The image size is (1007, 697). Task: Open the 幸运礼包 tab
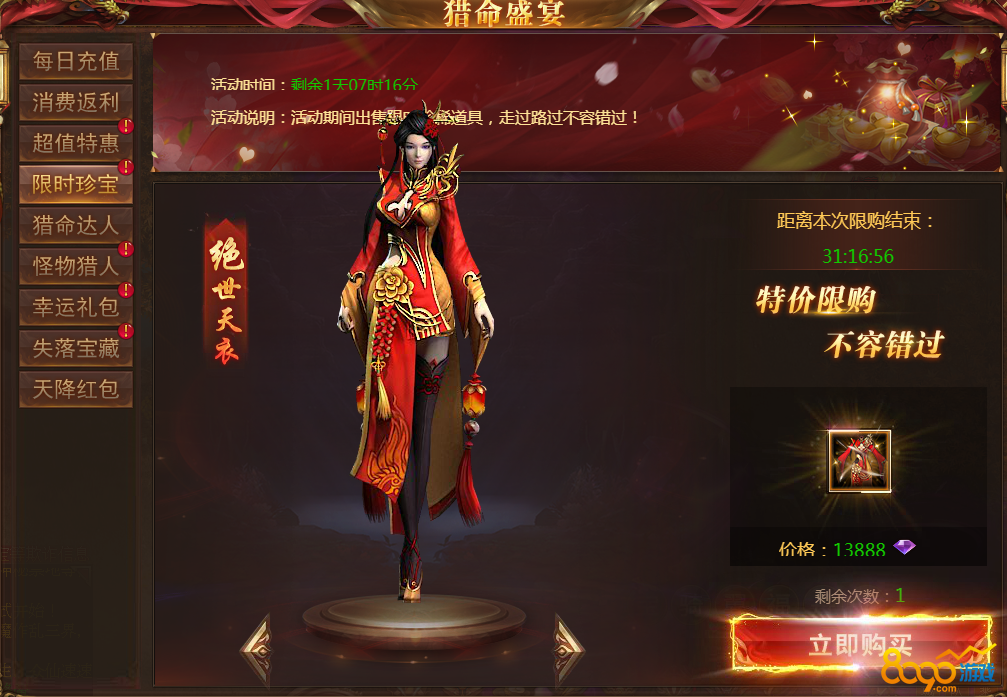tap(76, 308)
